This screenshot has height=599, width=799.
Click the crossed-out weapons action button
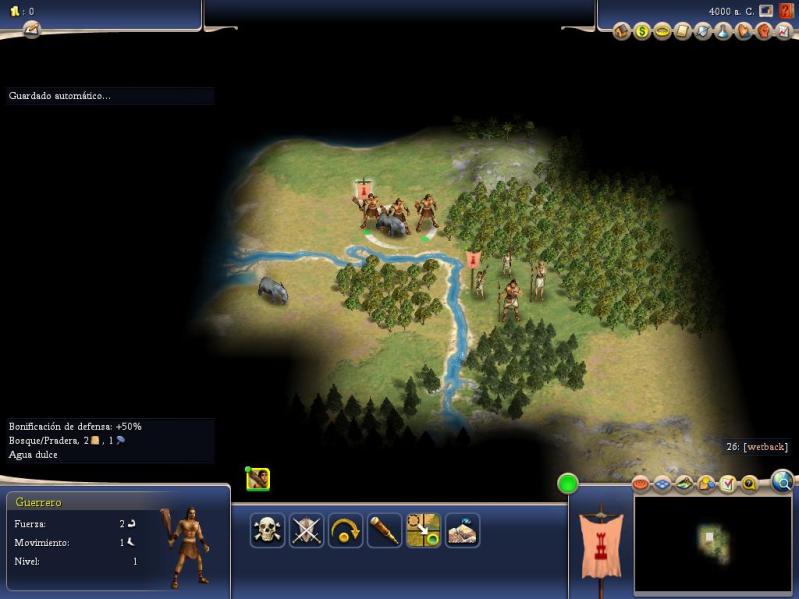pyautogui.click(x=306, y=530)
